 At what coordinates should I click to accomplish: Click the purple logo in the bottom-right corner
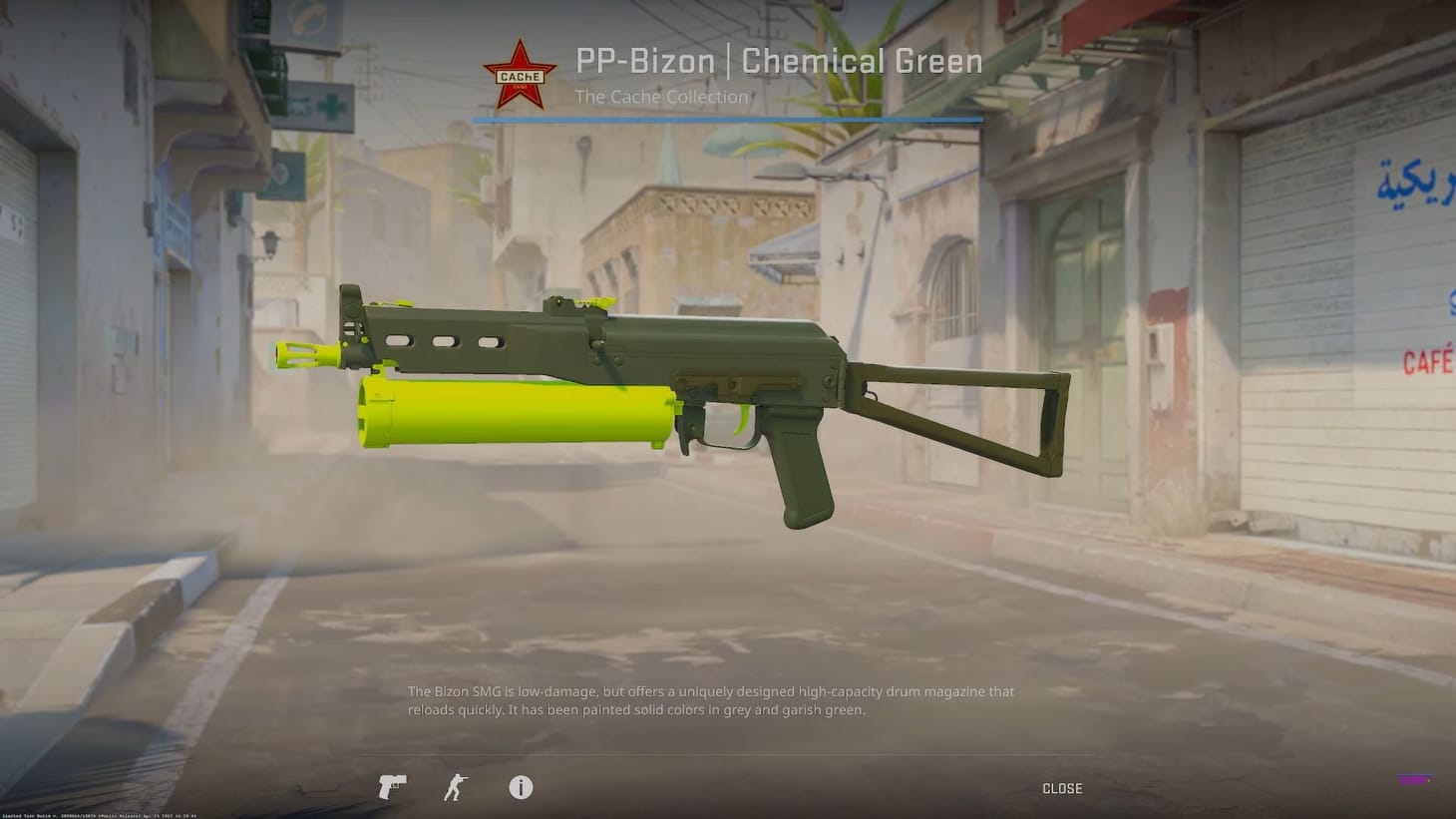tap(1417, 779)
